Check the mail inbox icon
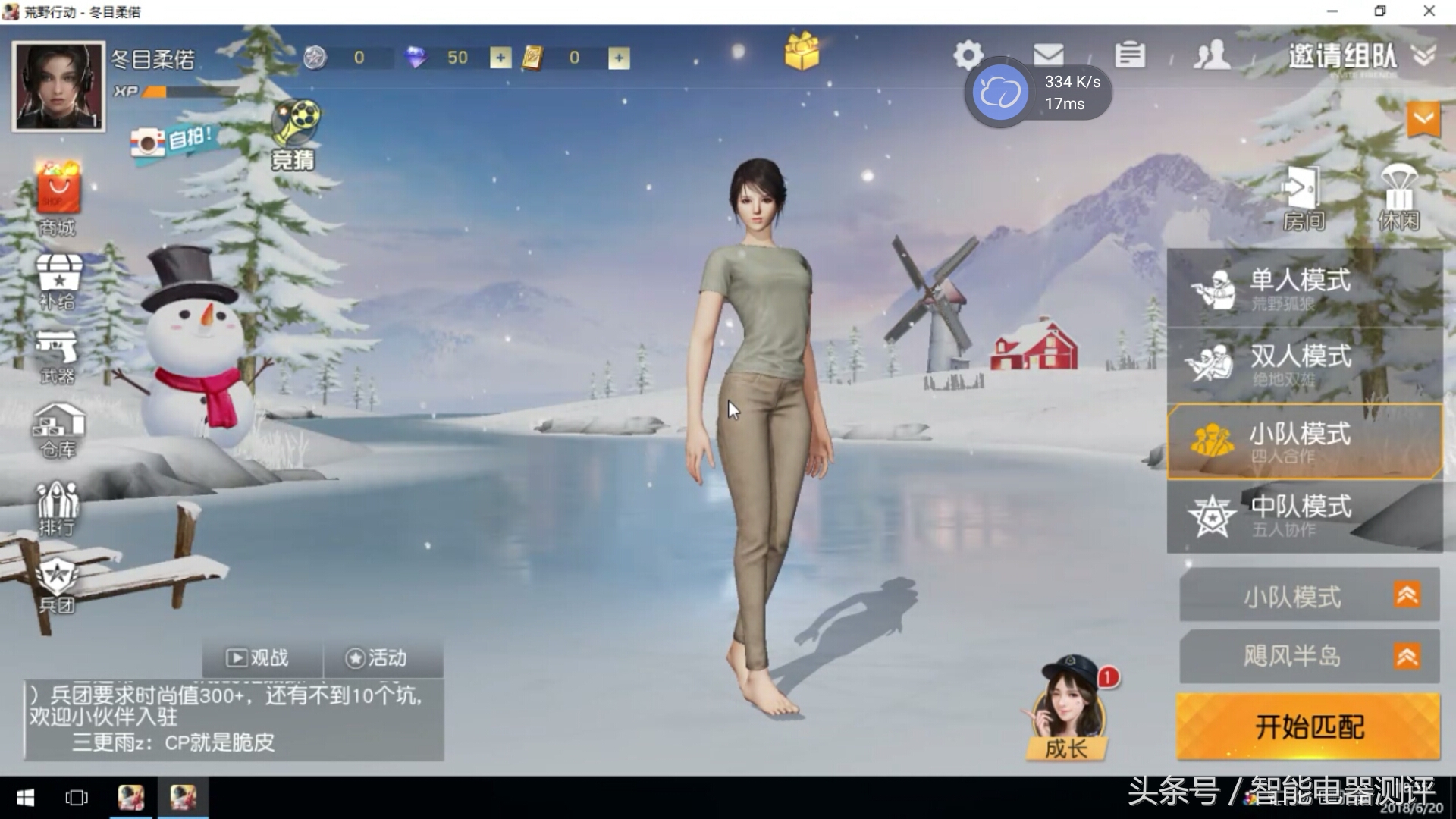The image size is (1456, 819). [x=1049, y=55]
